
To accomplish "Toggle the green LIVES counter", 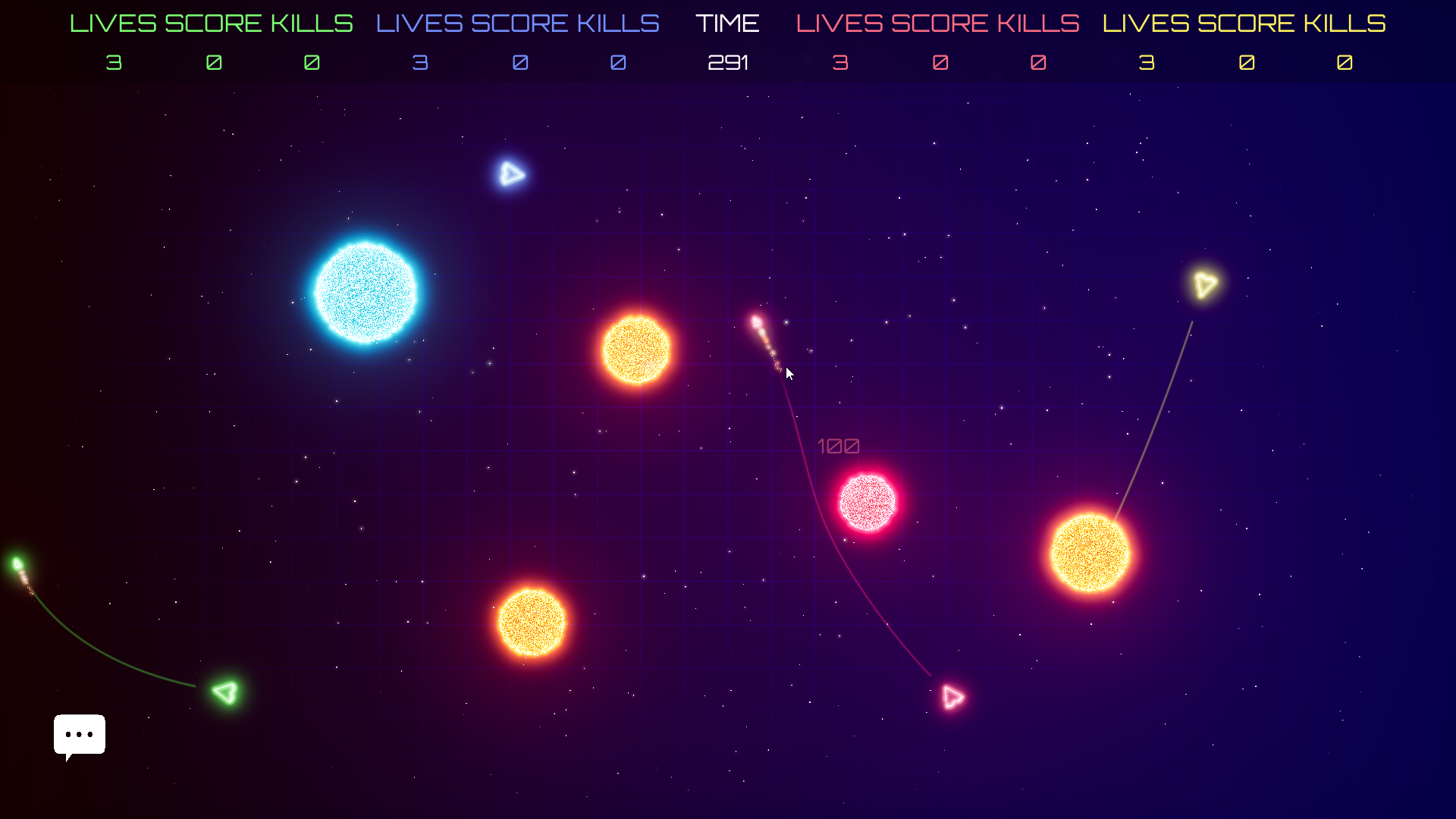I will pyautogui.click(x=114, y=63).
